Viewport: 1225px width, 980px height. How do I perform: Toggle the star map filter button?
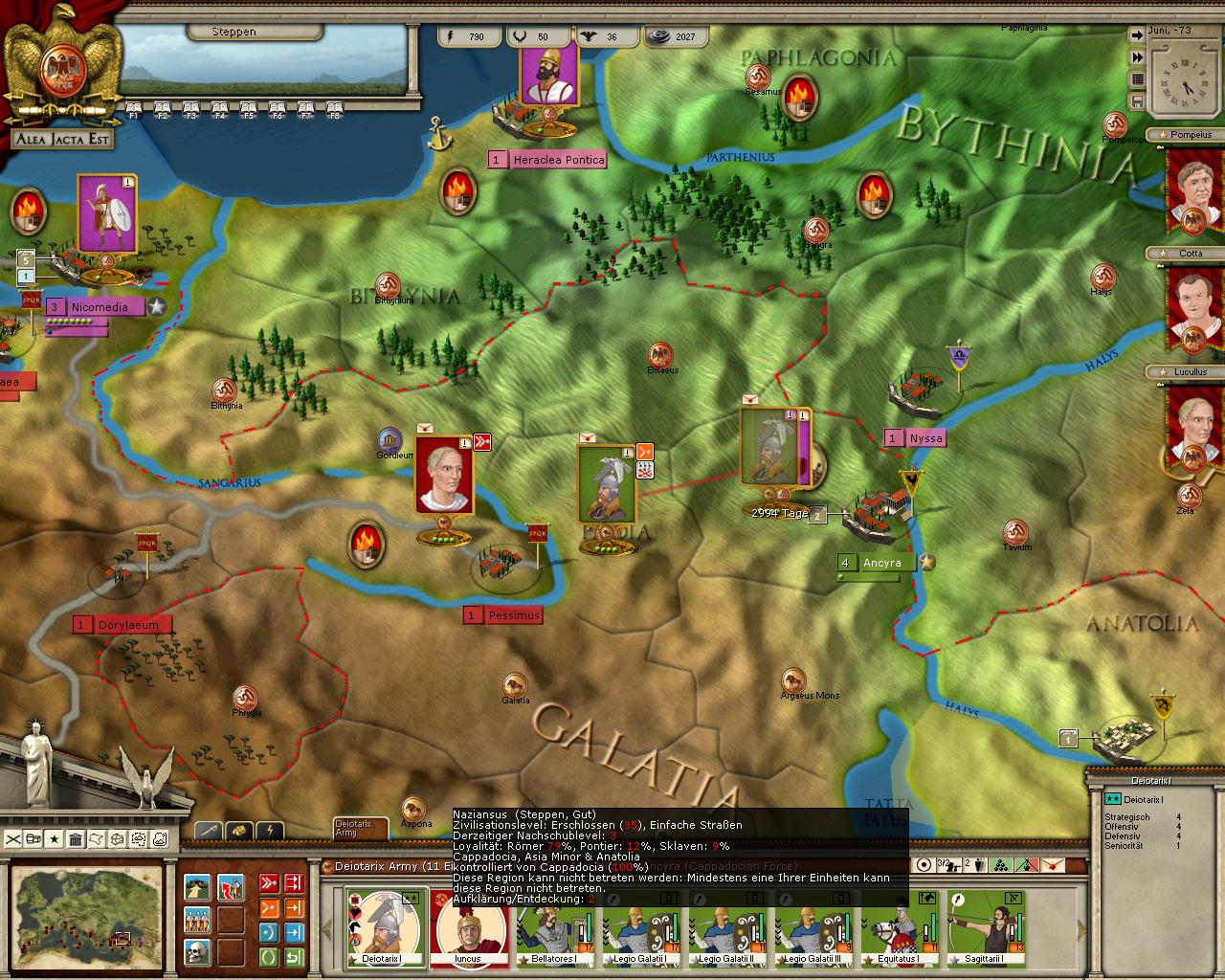point(55,839)
